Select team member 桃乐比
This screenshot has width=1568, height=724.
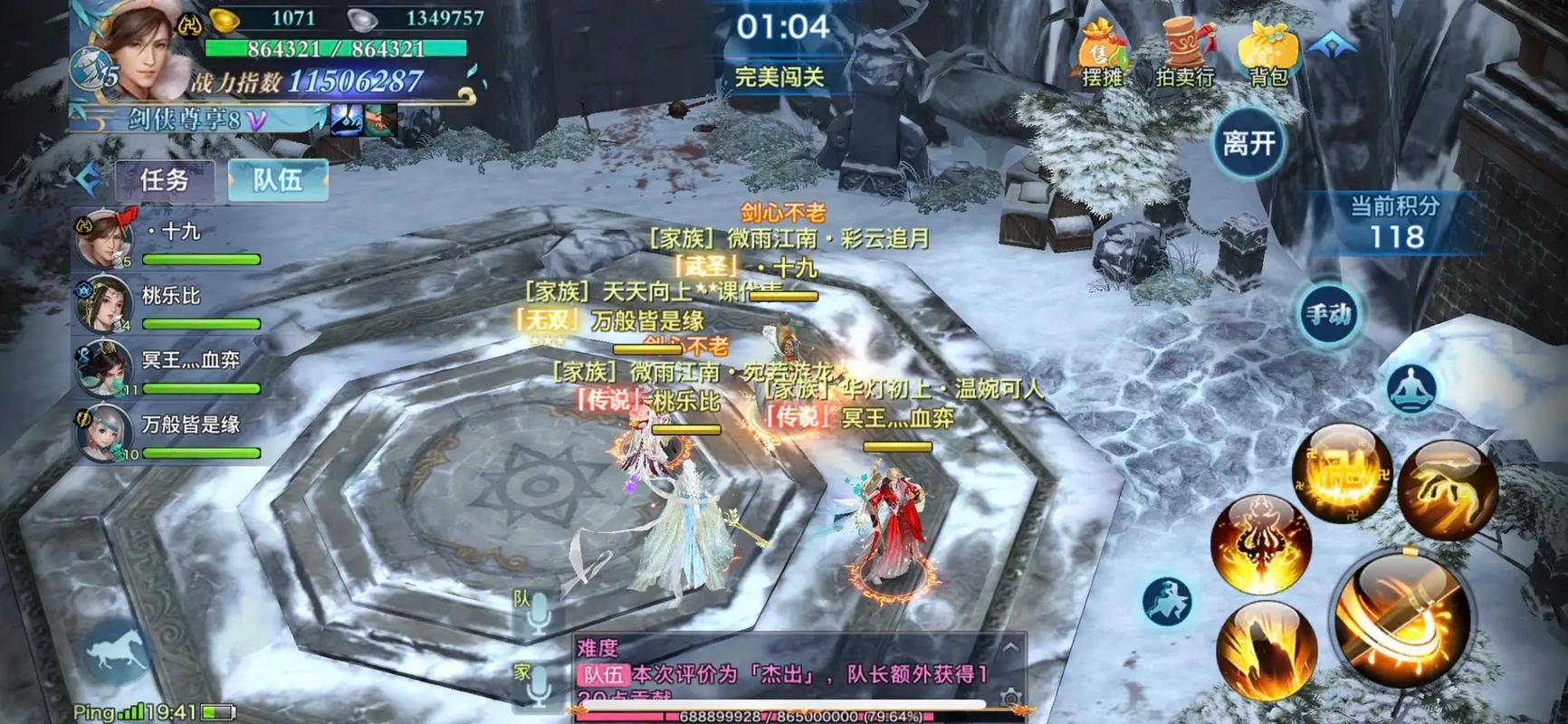(172, 306)
